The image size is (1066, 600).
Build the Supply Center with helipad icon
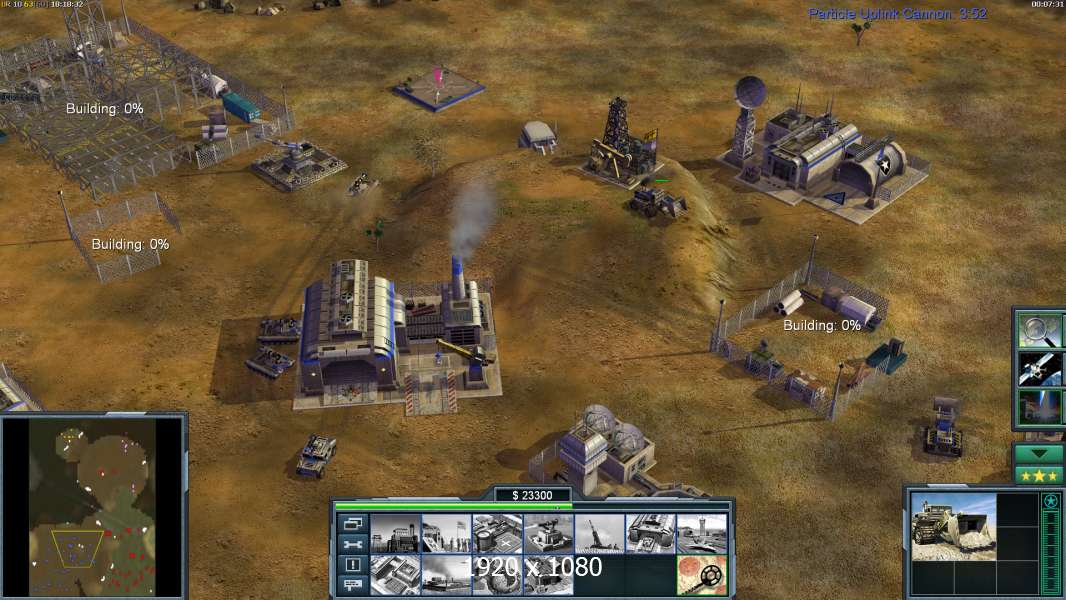click(x=497, y=534)
